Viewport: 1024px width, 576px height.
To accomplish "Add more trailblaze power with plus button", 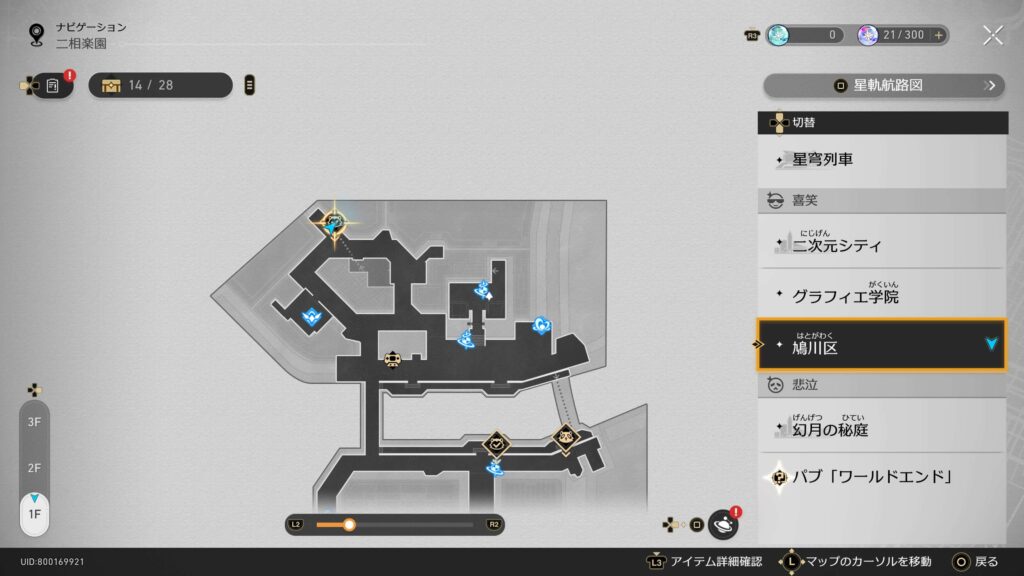I will click(938, 35).
